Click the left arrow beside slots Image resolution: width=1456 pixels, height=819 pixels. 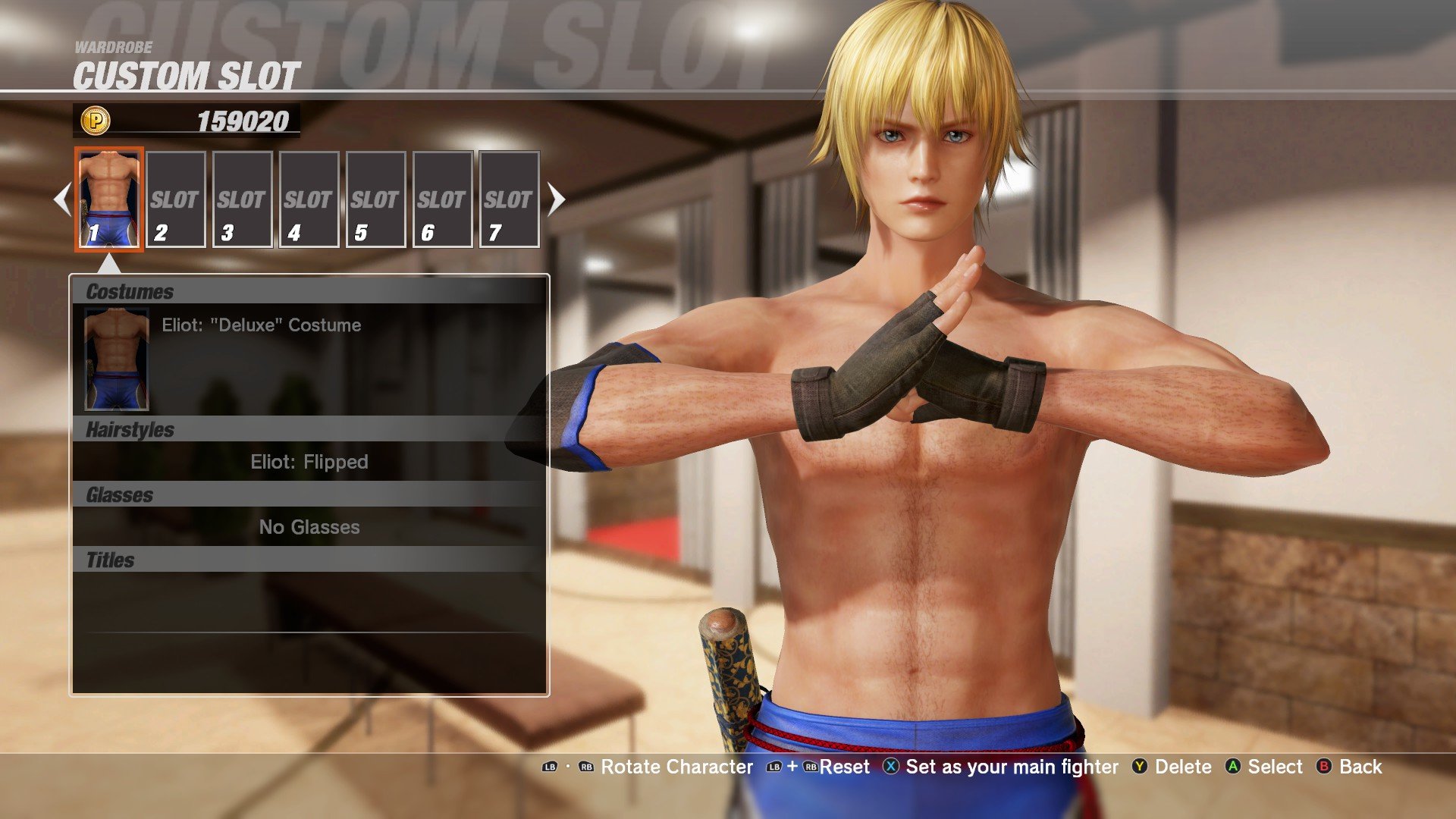[x=62, y=199]
